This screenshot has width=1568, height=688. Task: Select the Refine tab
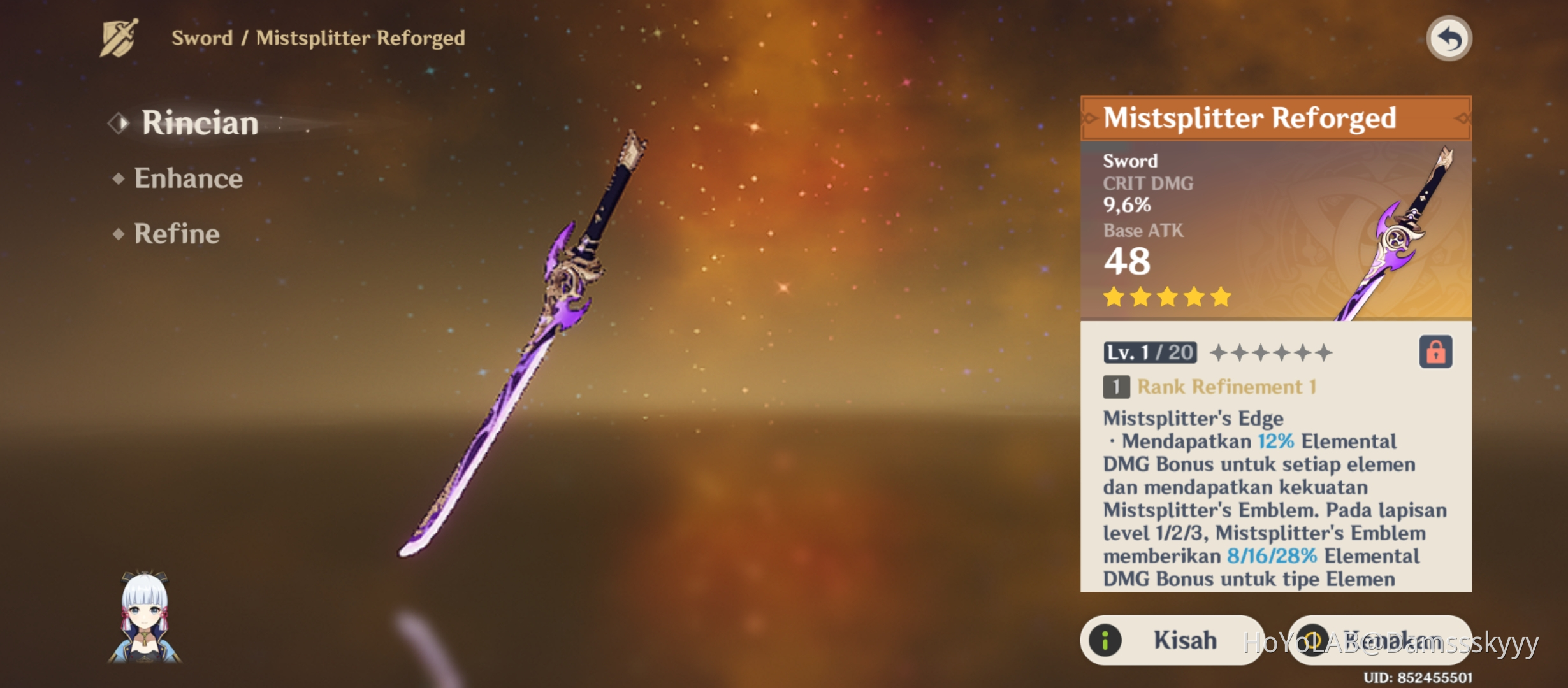(x=177, y=234)
